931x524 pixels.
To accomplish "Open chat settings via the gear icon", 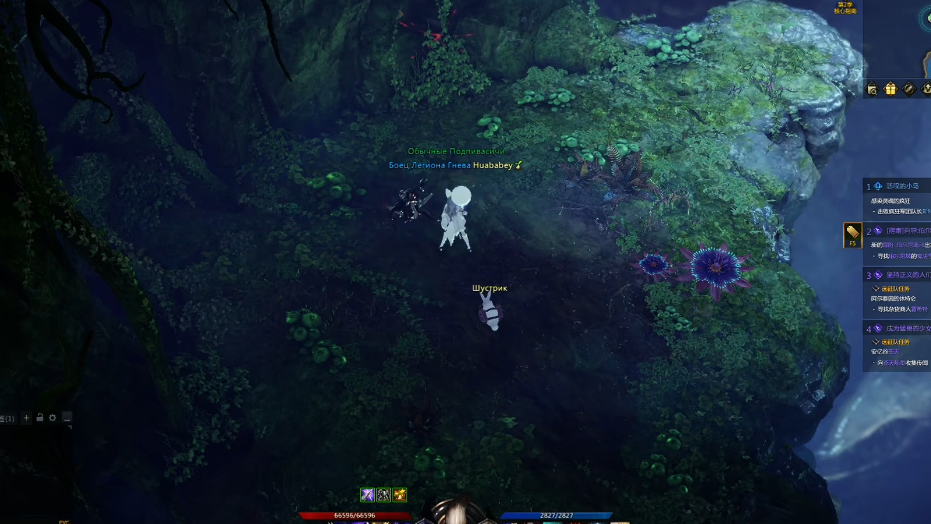I will [53, 417].
